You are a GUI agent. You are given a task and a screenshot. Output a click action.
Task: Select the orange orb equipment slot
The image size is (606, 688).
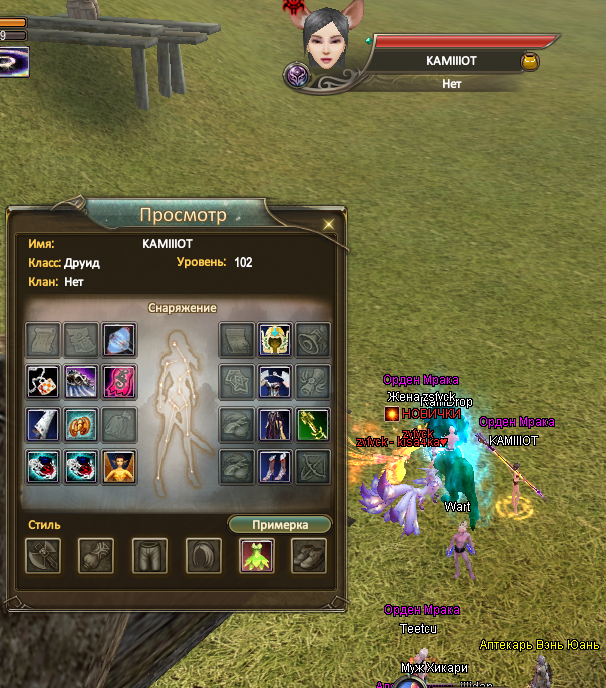click(81, 424)
